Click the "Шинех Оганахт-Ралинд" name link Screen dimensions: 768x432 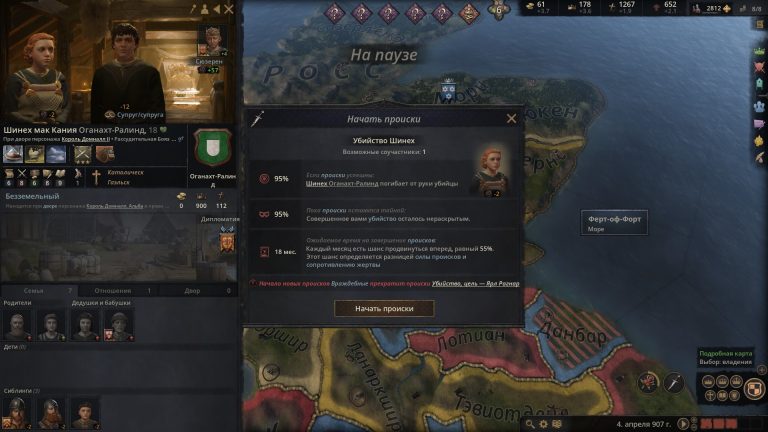click(339, 183)
